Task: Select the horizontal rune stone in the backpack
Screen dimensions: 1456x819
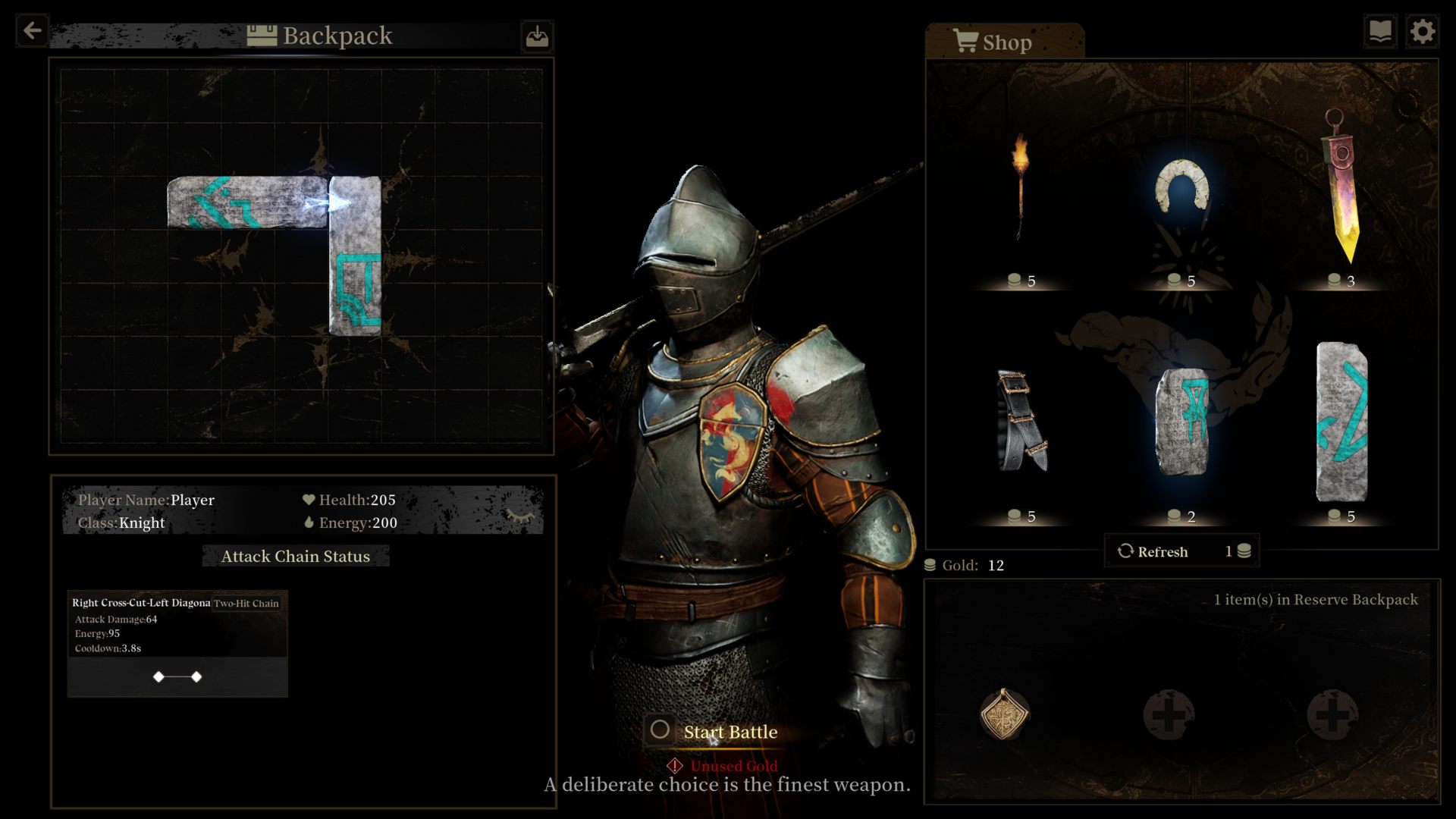Action: point(247,202)
